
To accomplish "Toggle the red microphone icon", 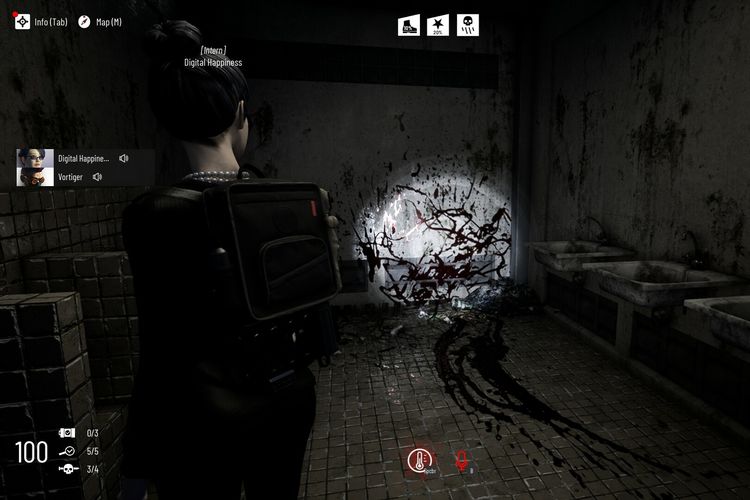I will tap(463, 461).
